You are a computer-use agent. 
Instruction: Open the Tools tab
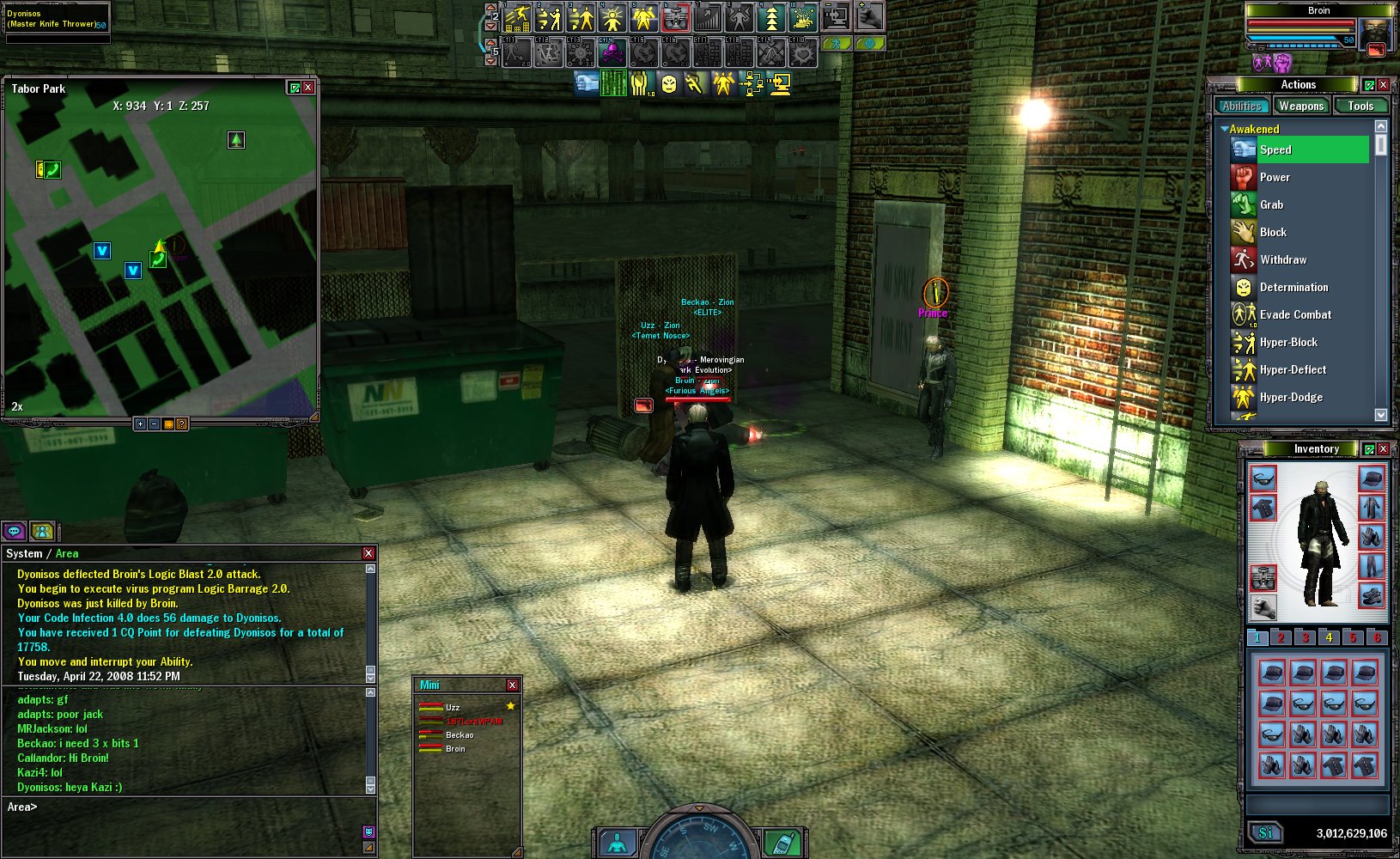(1360, 106)
